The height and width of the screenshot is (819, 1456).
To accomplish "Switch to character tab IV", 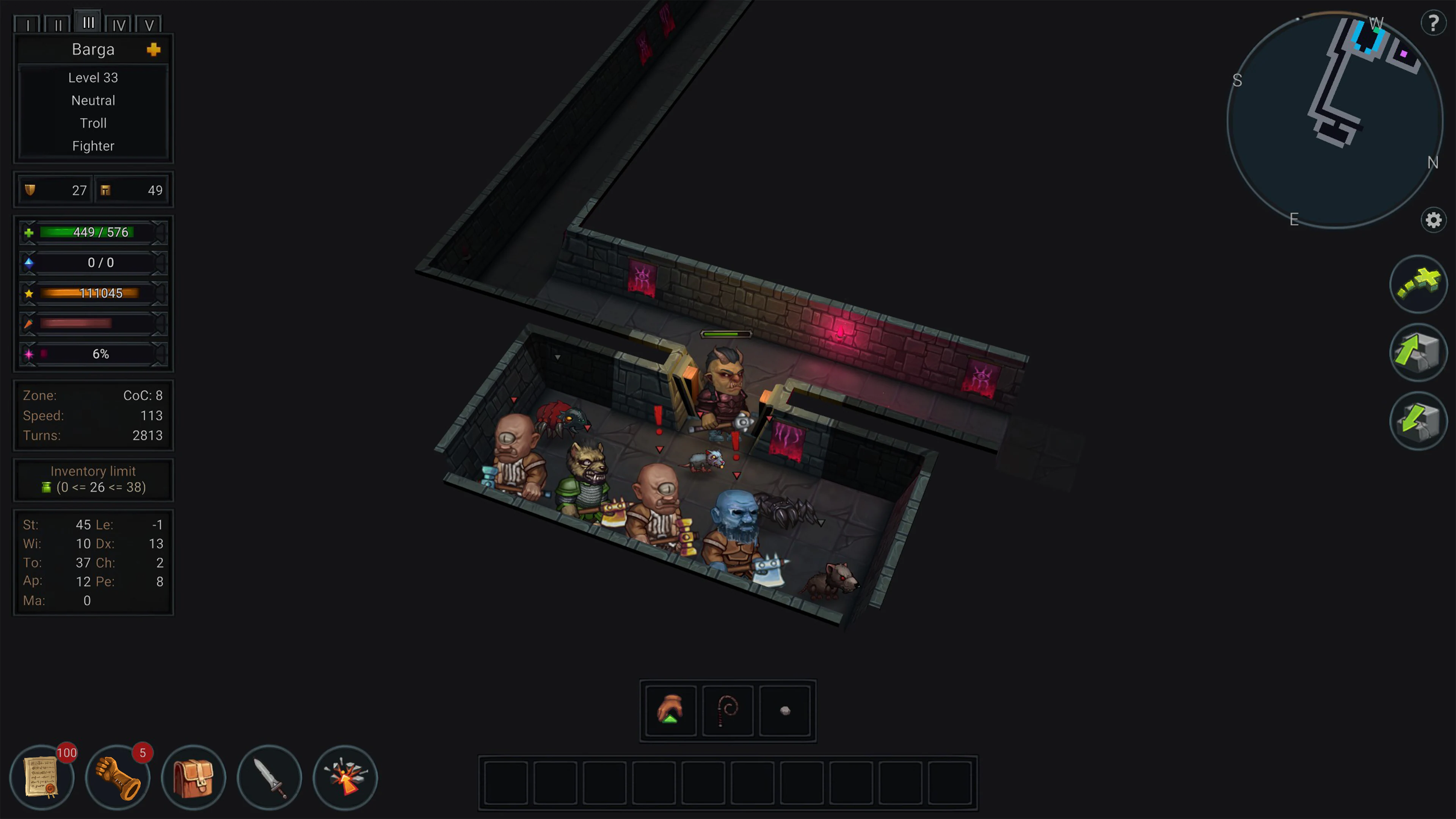I will coord(119,24).
